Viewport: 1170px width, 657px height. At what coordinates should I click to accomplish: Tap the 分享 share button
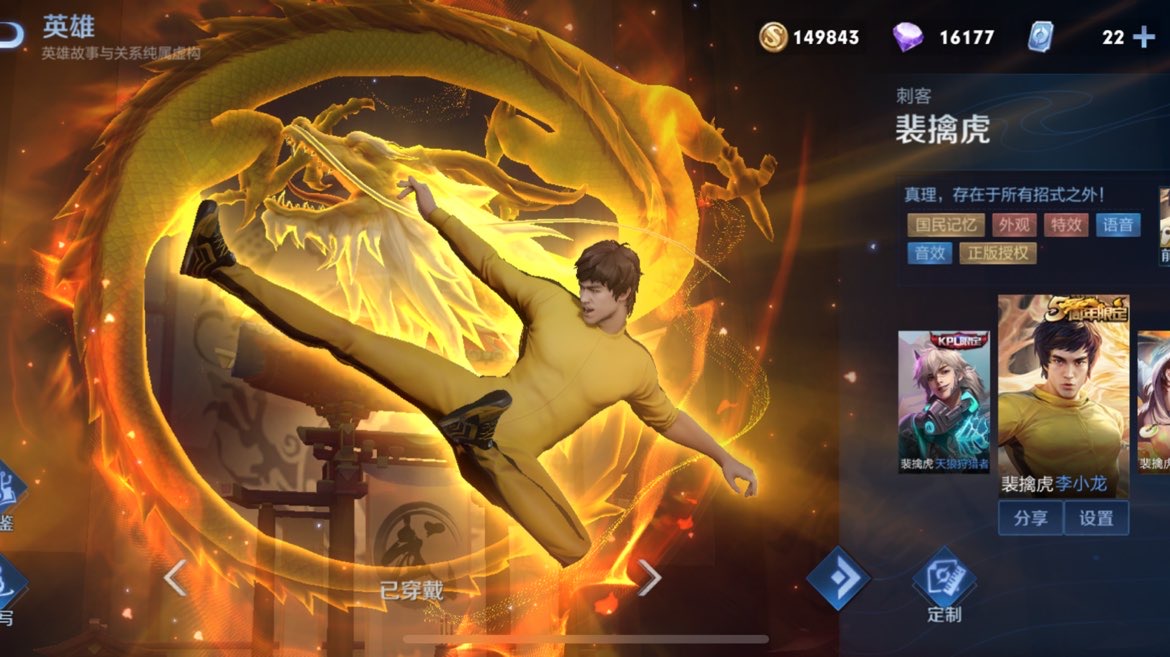[x=1030, y=518]
